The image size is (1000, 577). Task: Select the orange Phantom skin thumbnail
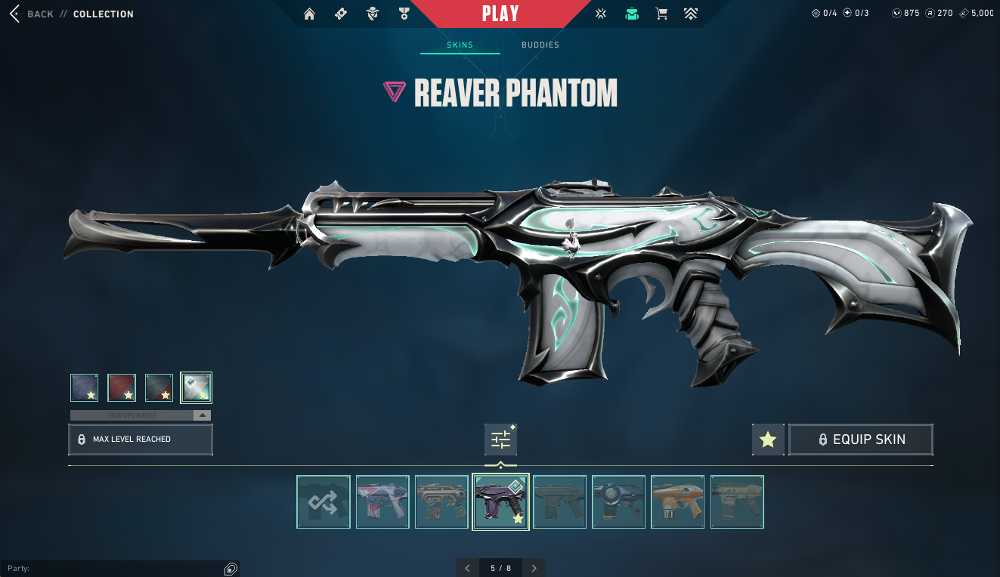click(678, 502)
